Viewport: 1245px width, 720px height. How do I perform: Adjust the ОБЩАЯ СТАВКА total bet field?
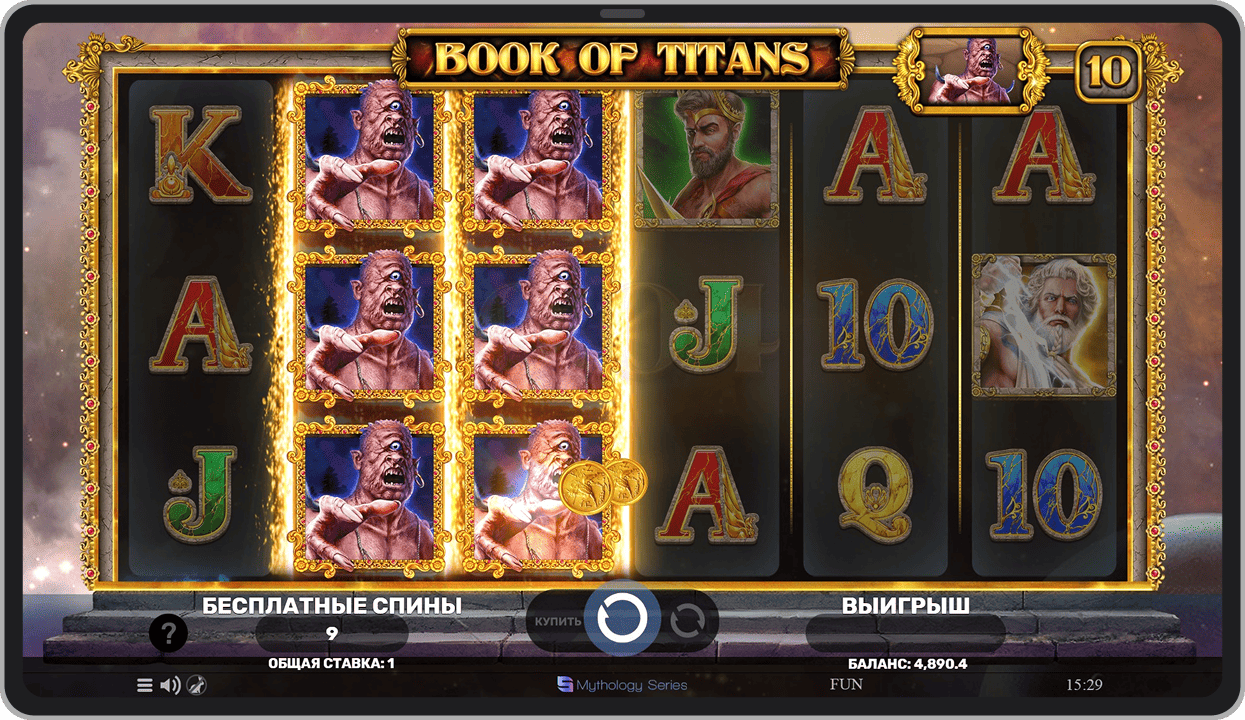click(331, 663)
